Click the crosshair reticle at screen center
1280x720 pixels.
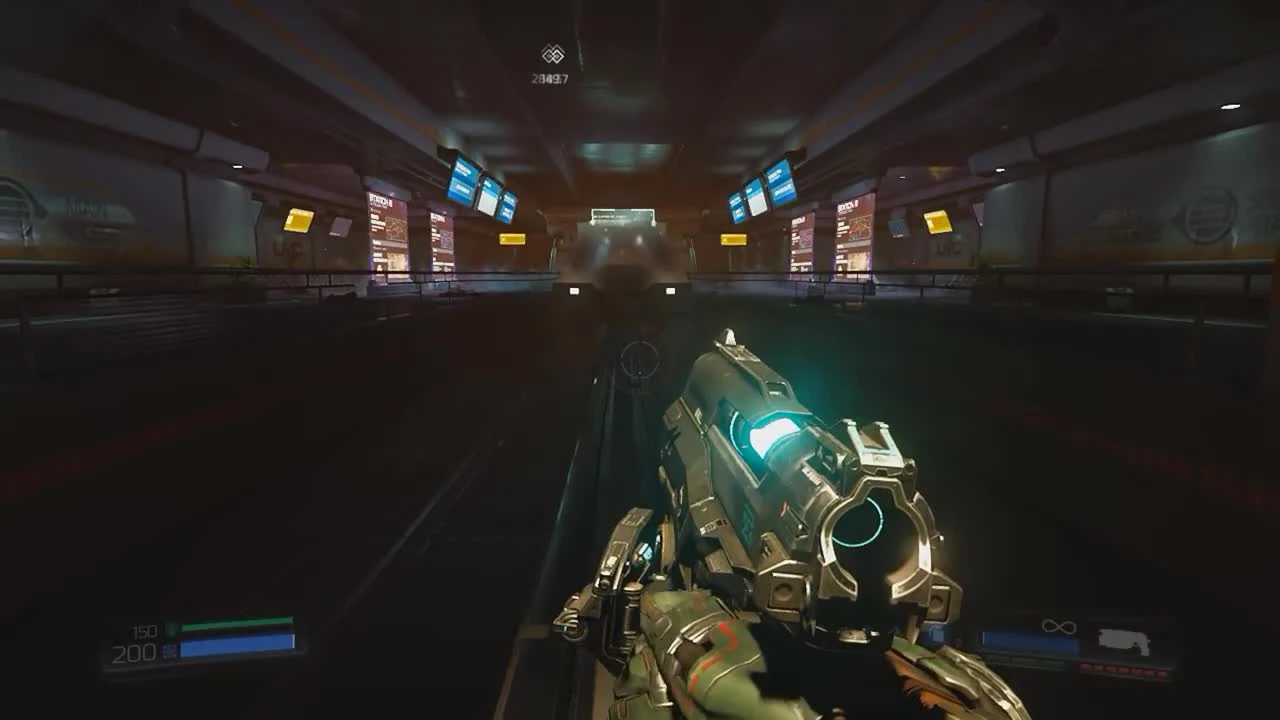point(640,360)
